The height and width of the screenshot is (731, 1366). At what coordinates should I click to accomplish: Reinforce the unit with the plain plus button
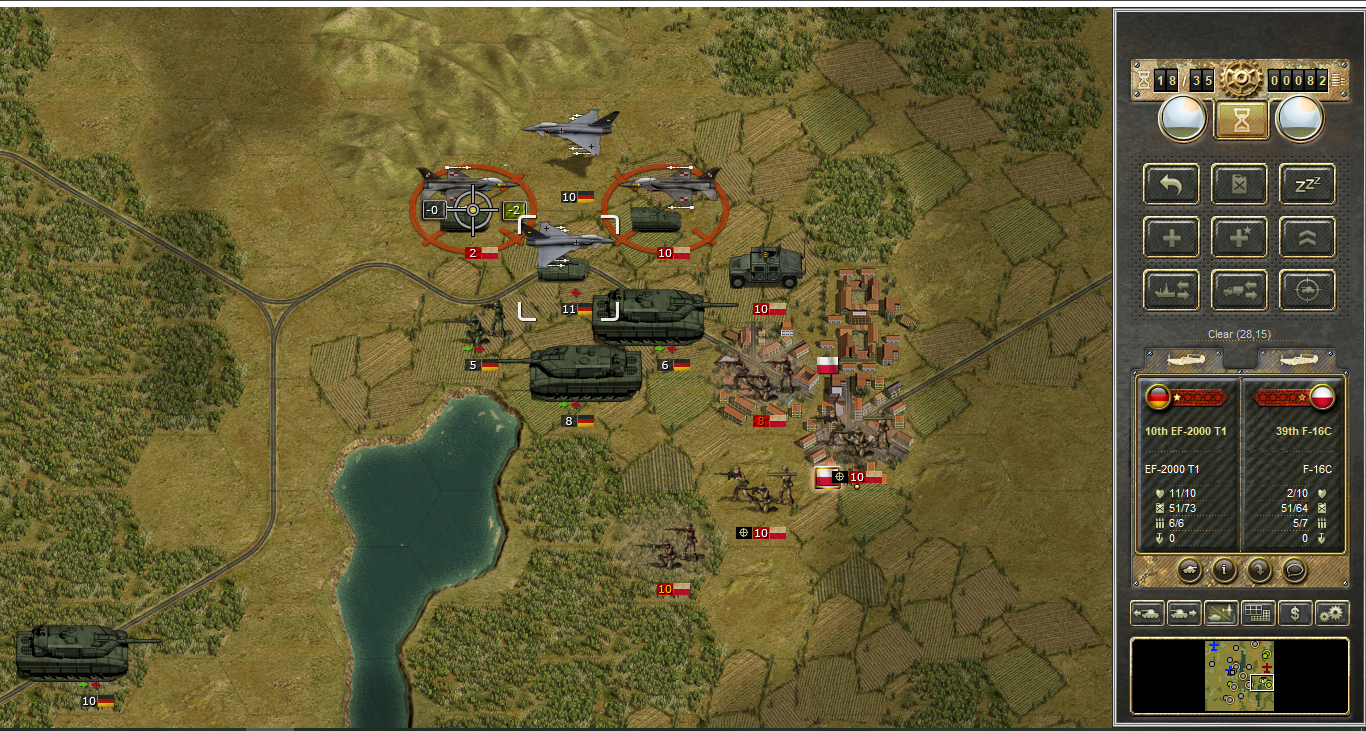(x=1172, y=237)
